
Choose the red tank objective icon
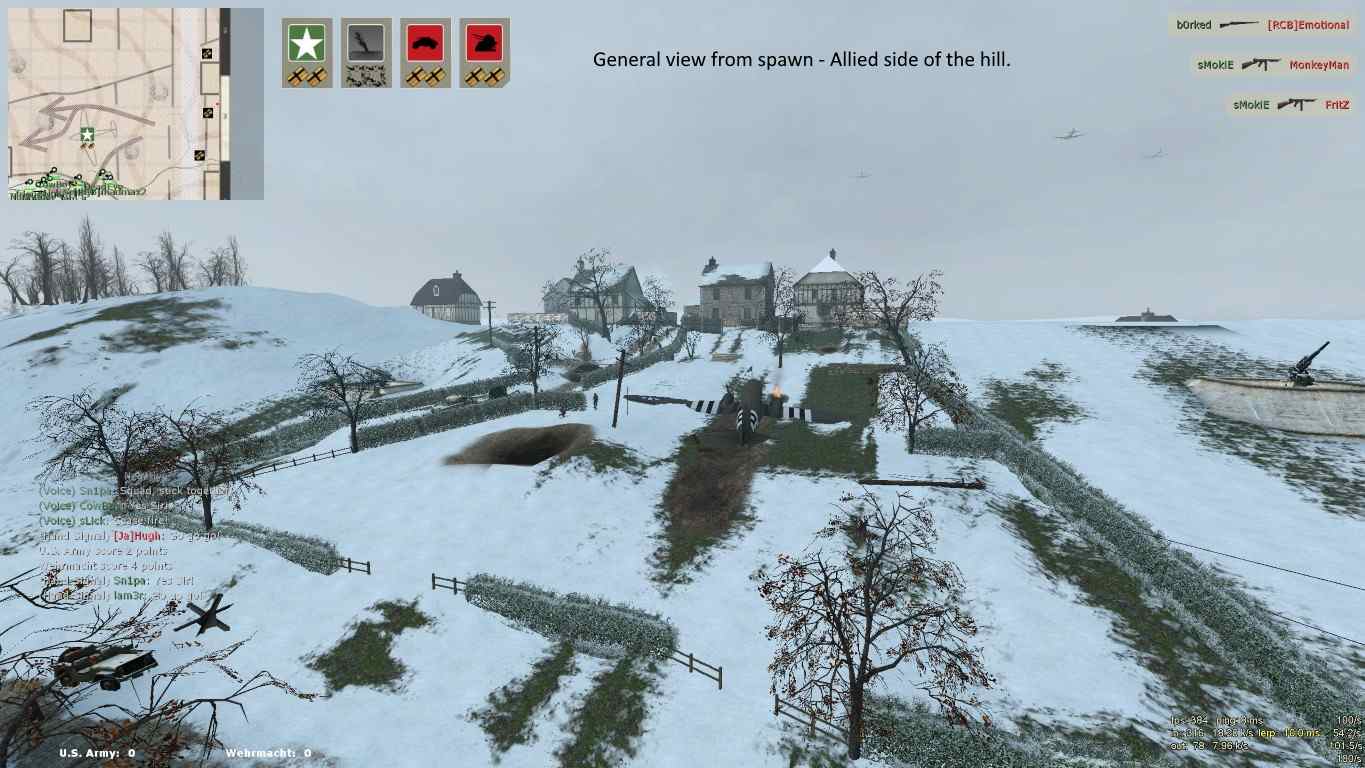coord(485,52)
